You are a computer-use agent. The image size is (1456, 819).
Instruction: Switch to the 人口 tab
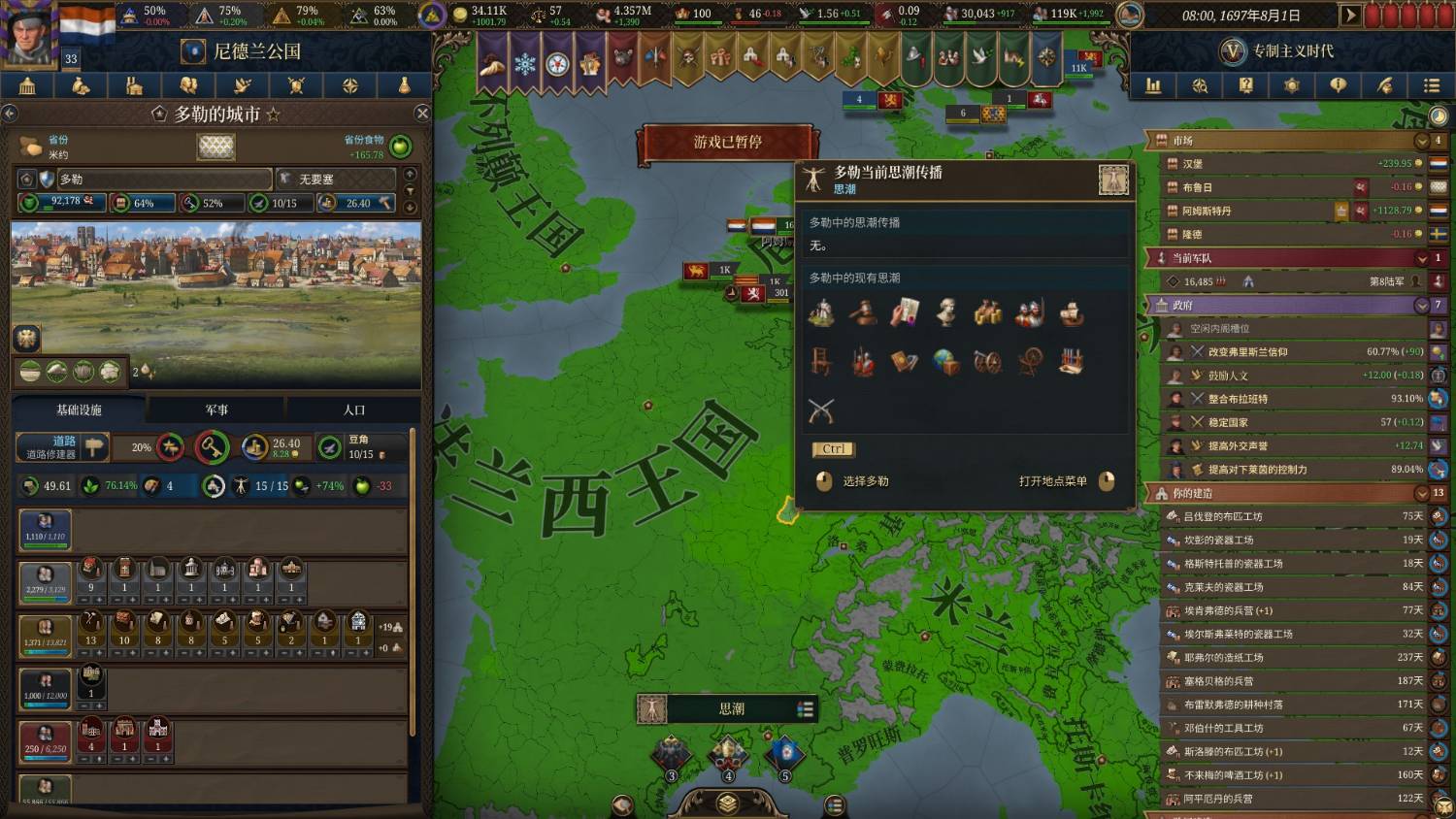tap(354, 410)
